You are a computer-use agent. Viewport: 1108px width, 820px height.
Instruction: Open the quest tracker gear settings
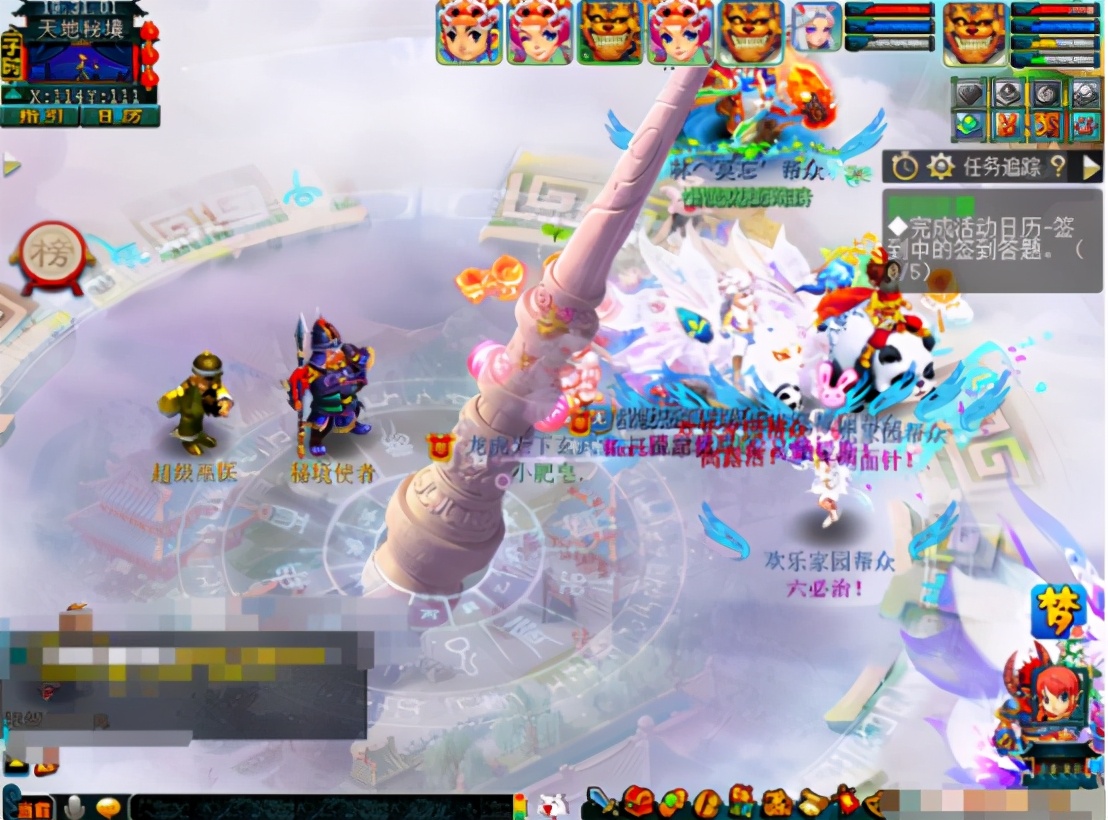[940, 166]
